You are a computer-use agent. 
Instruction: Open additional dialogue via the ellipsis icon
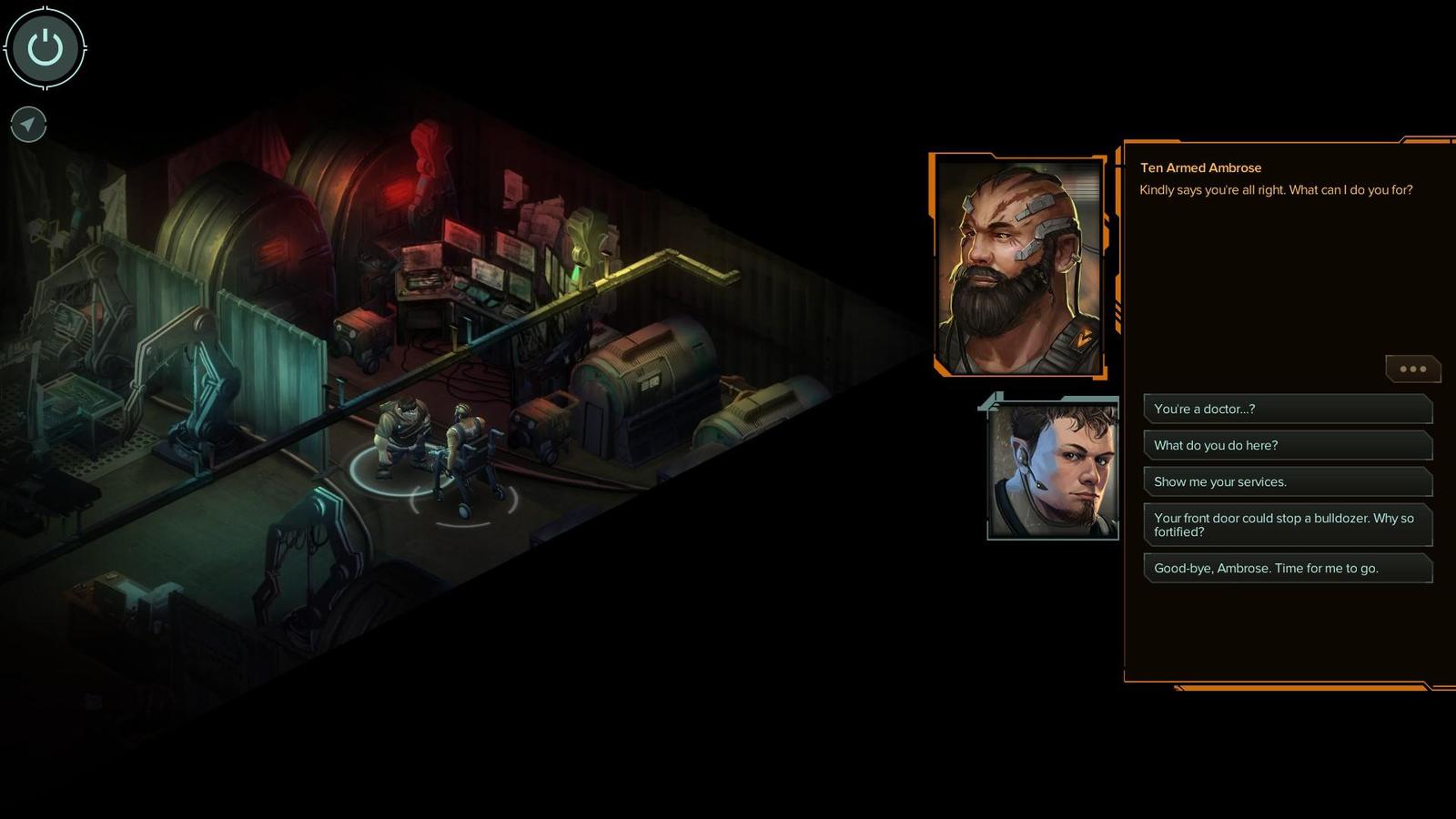(x=1412, y=369)
